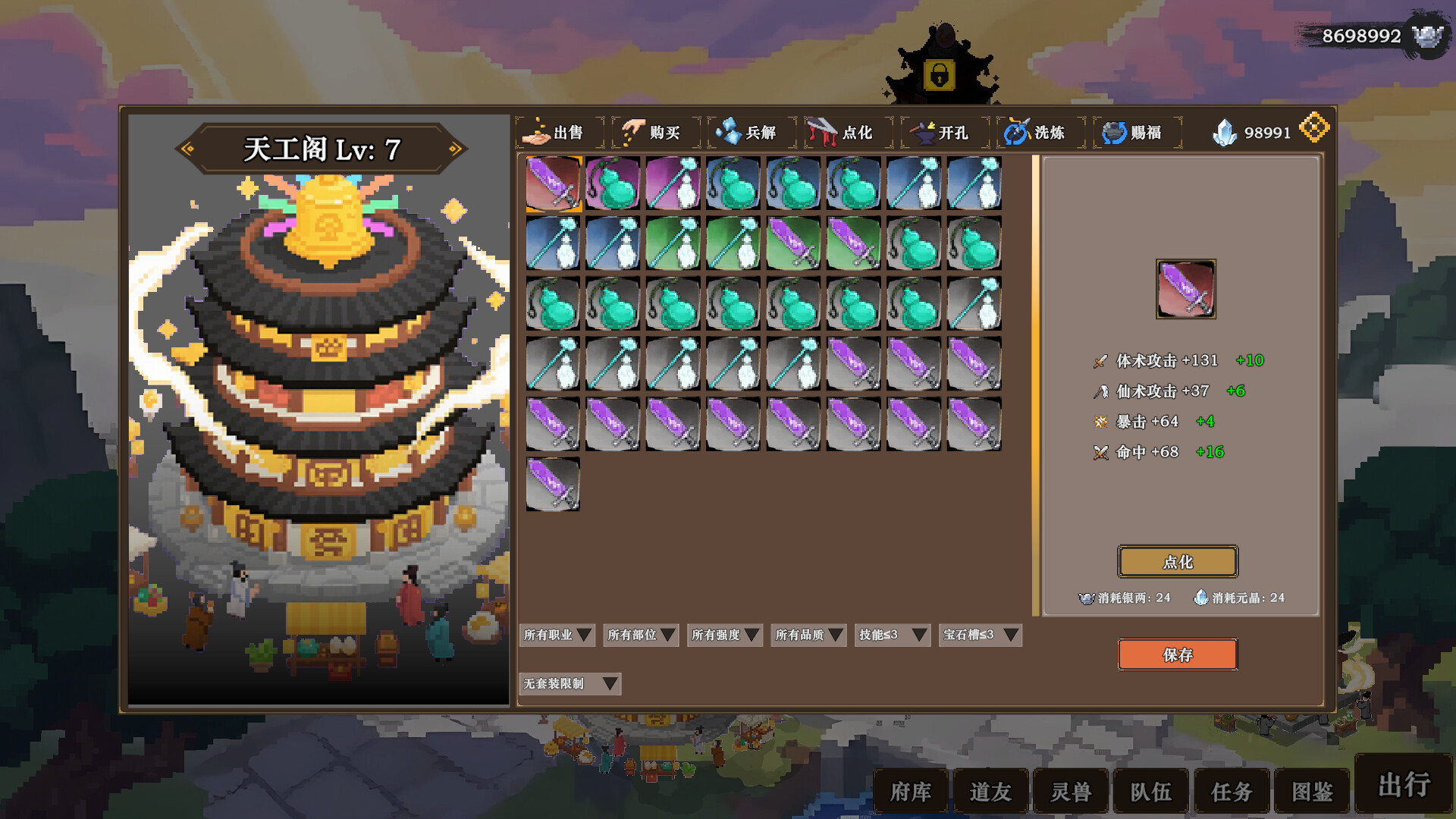Click the 洗炼 refinement icon
1456x819 pixels.
pyautogui.click(x=1018, y=132)
